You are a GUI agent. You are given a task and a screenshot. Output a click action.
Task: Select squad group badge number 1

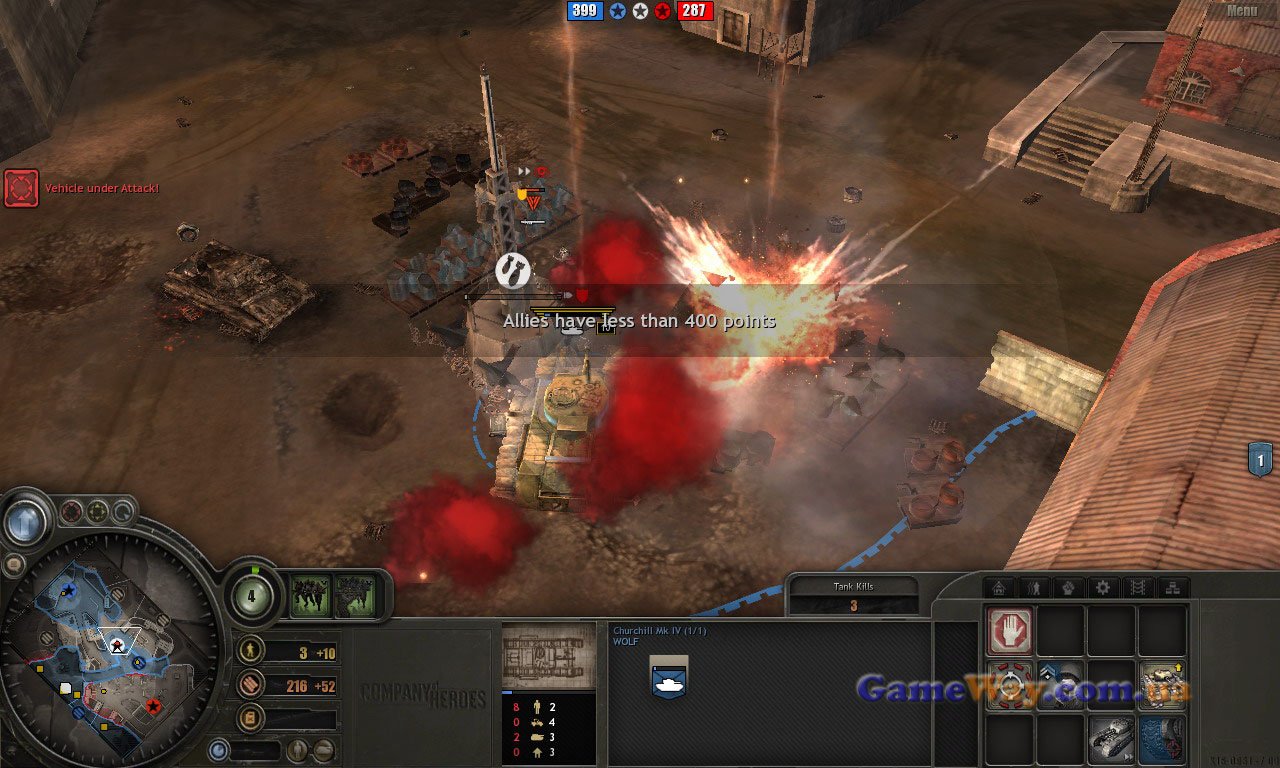pyautogui.click(x=1260, y=460)
